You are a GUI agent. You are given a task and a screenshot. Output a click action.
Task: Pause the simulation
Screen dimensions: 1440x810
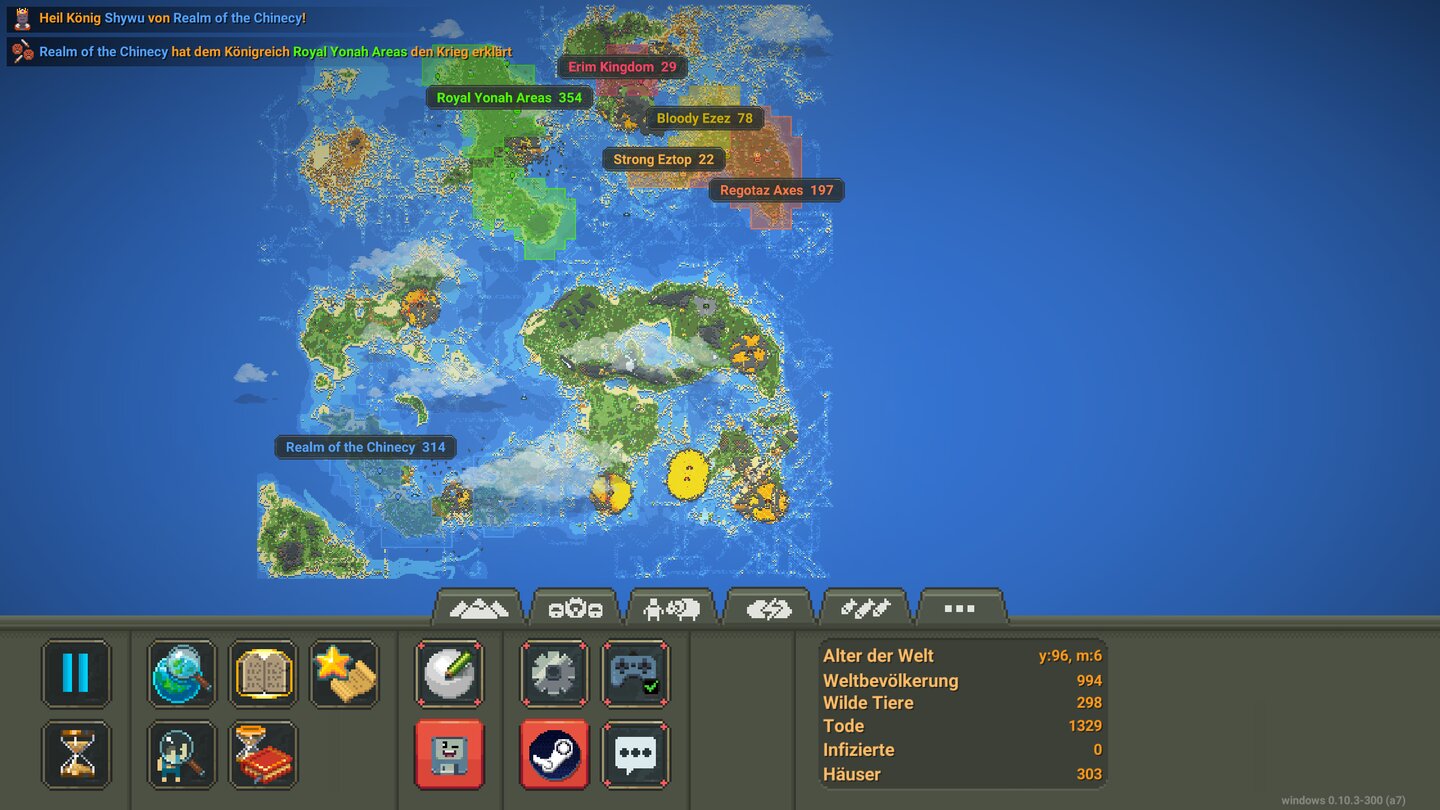click(76, 674)
